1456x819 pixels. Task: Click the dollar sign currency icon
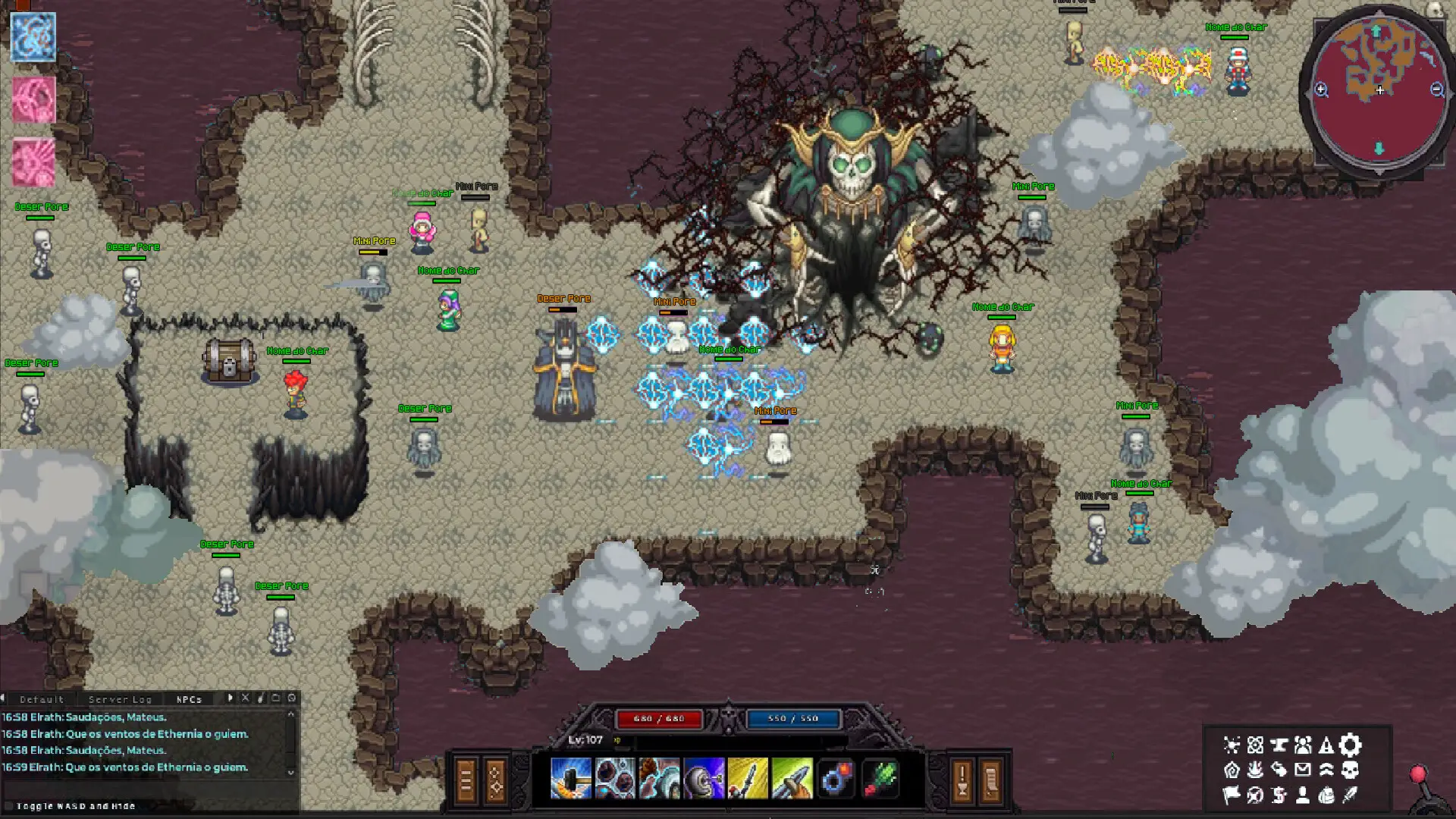(x=1279, y=796)
